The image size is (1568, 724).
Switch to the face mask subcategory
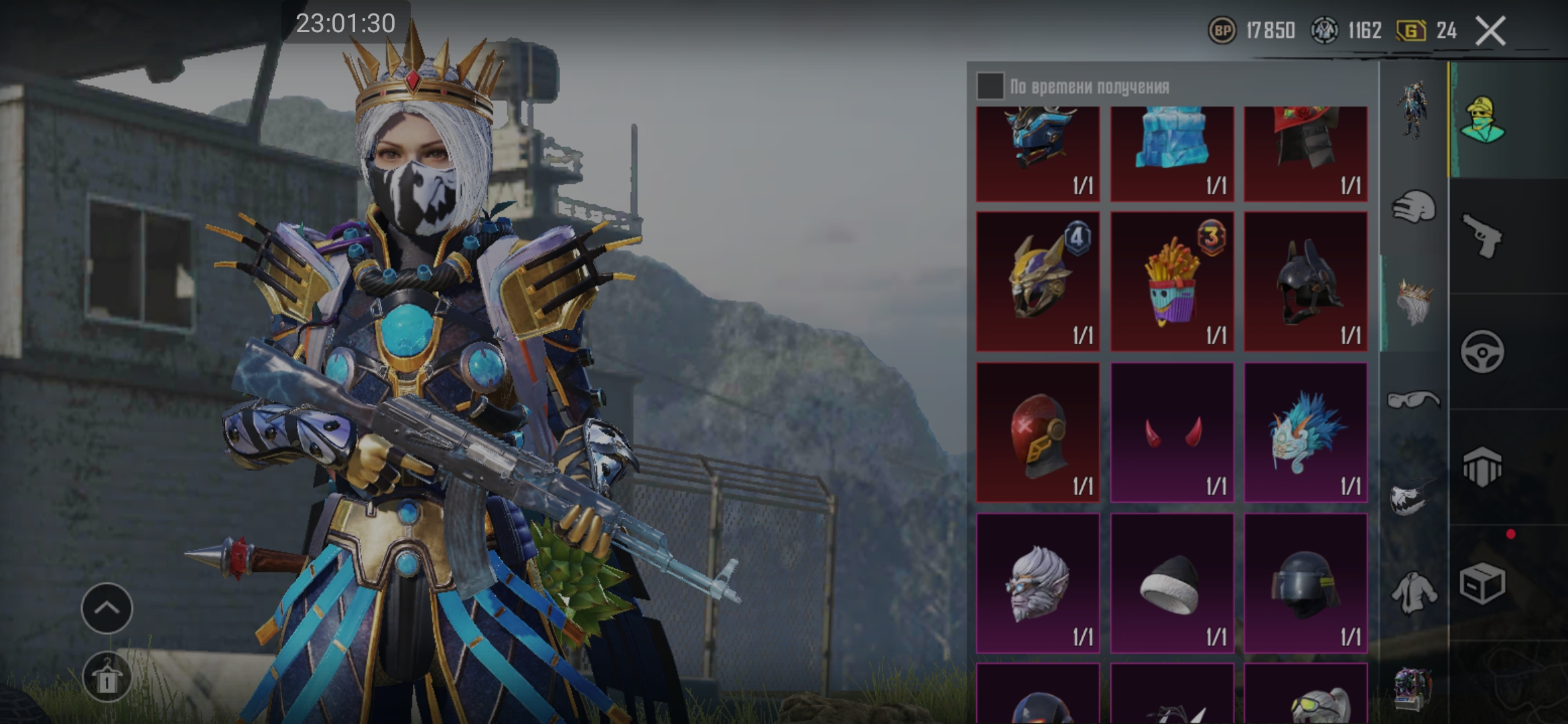pos(1413,497)
